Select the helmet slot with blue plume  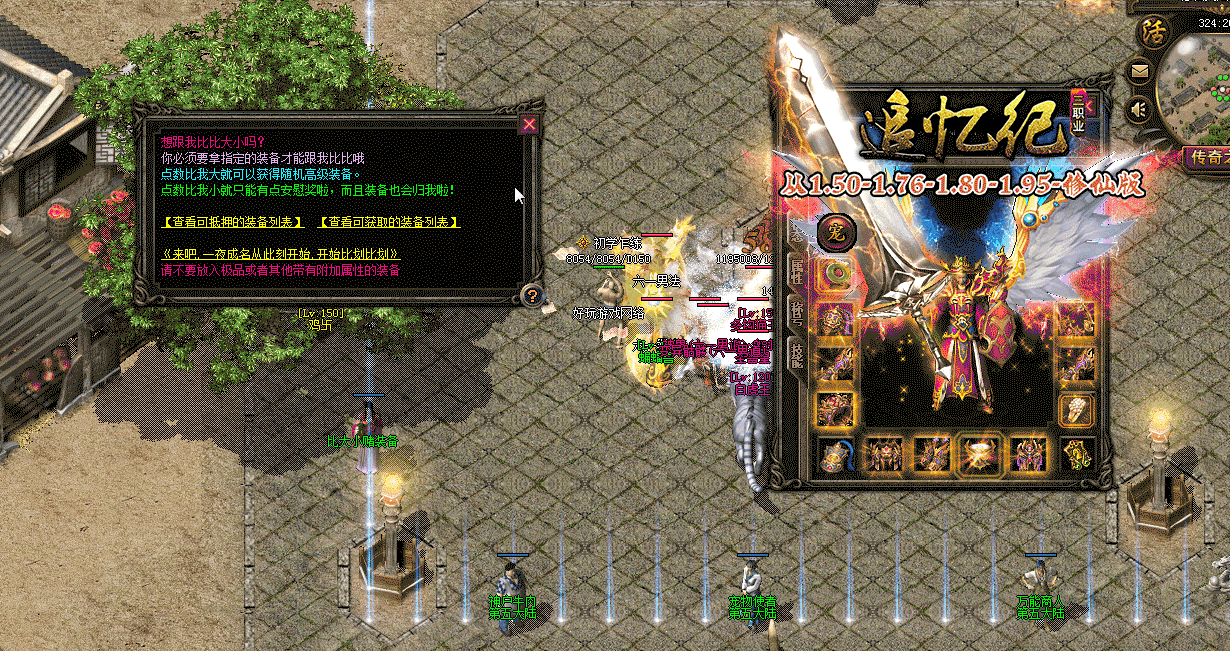(x=834, y=455)
